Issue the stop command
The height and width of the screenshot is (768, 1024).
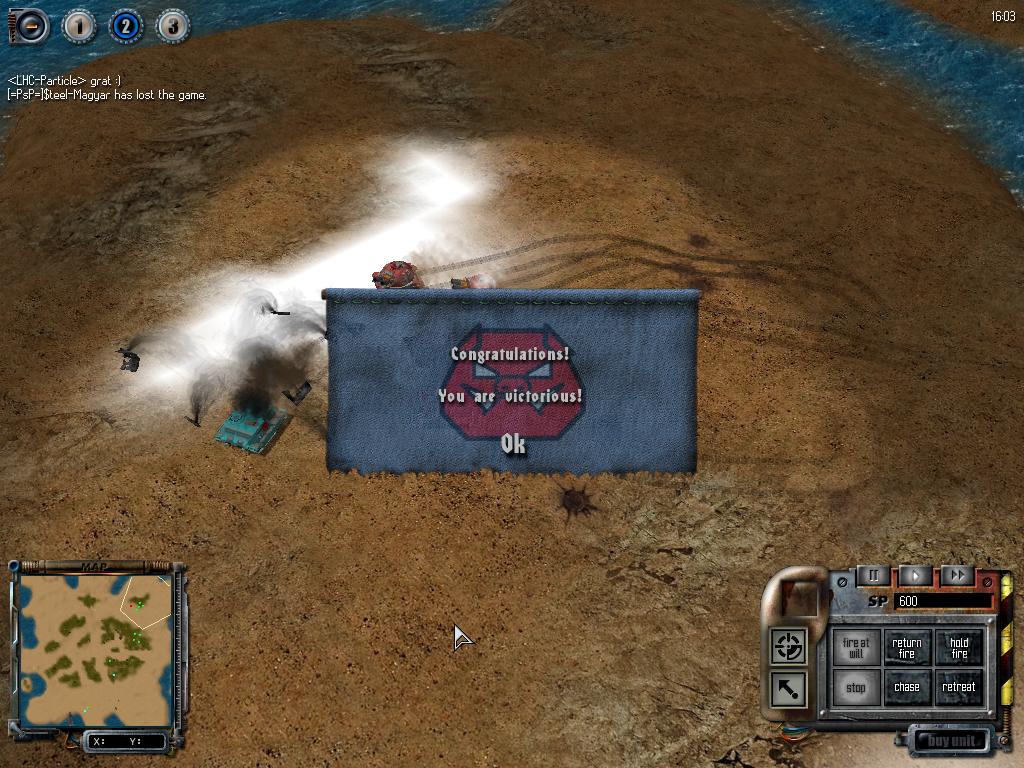[x=856, y=688]
